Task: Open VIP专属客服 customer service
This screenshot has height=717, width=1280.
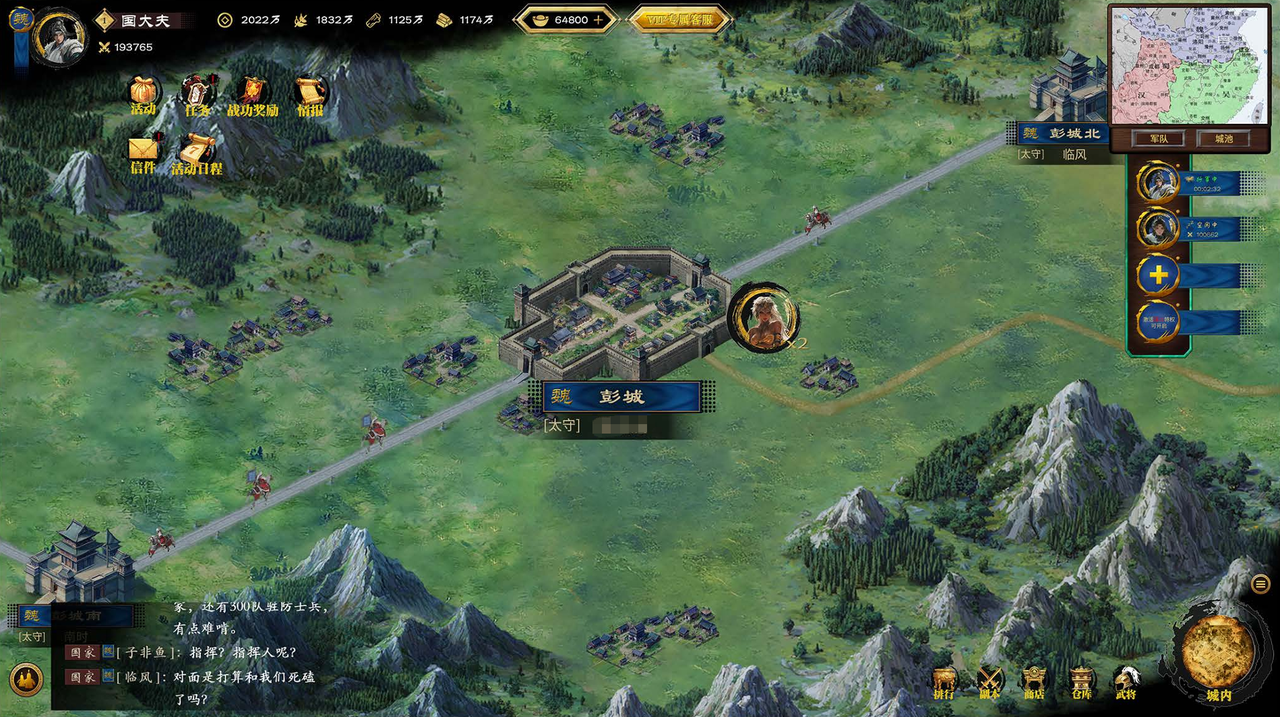Action: click(x=682, y=19)
